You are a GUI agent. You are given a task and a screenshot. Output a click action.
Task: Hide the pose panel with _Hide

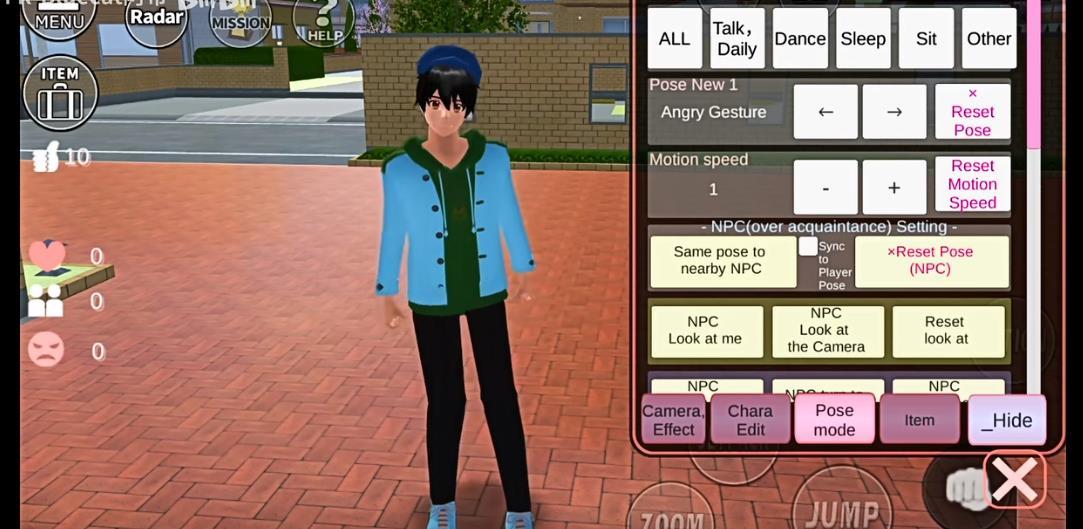[1006, 420]
